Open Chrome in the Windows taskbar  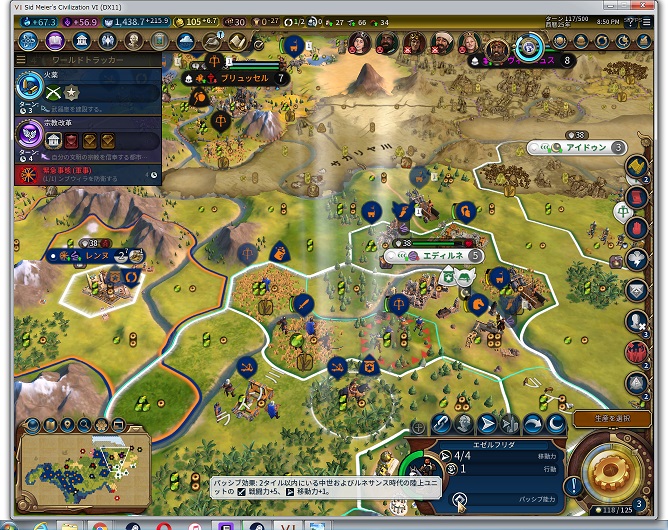(100, 524)
